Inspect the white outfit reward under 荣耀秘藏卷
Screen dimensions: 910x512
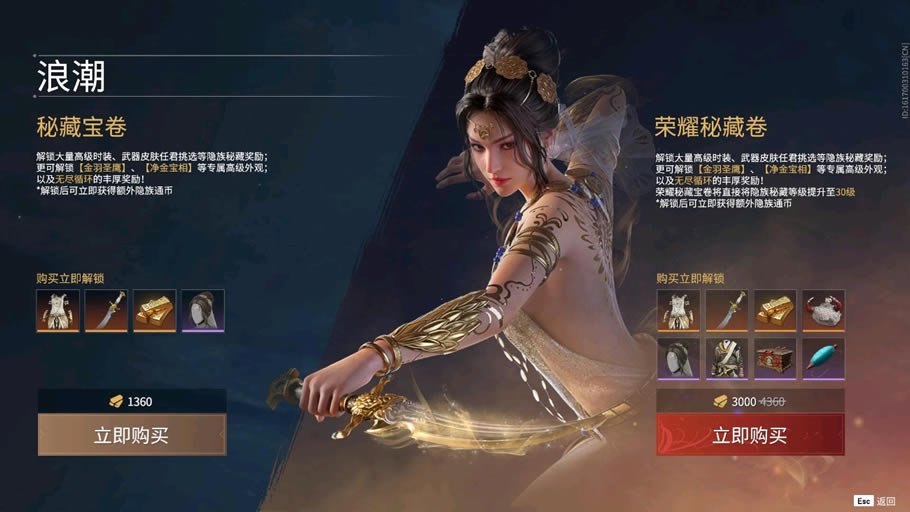click(x=678, y=311)
